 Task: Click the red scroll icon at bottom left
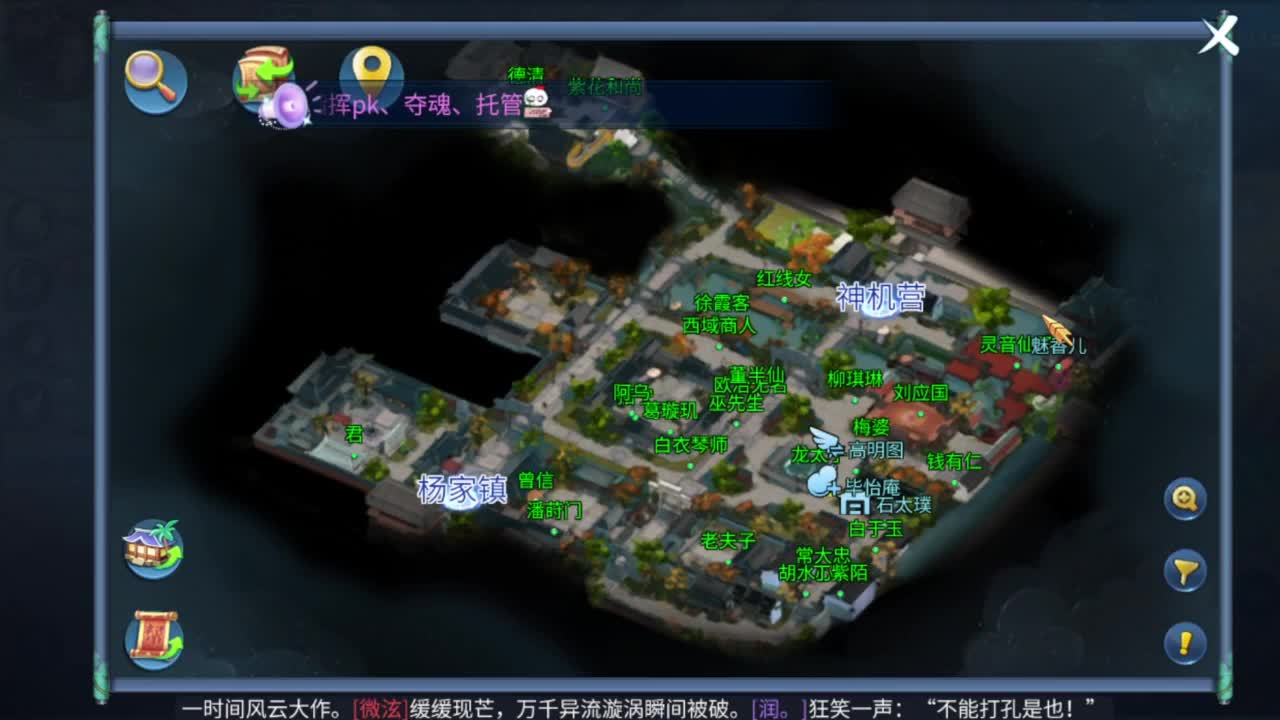click(155, 638)
